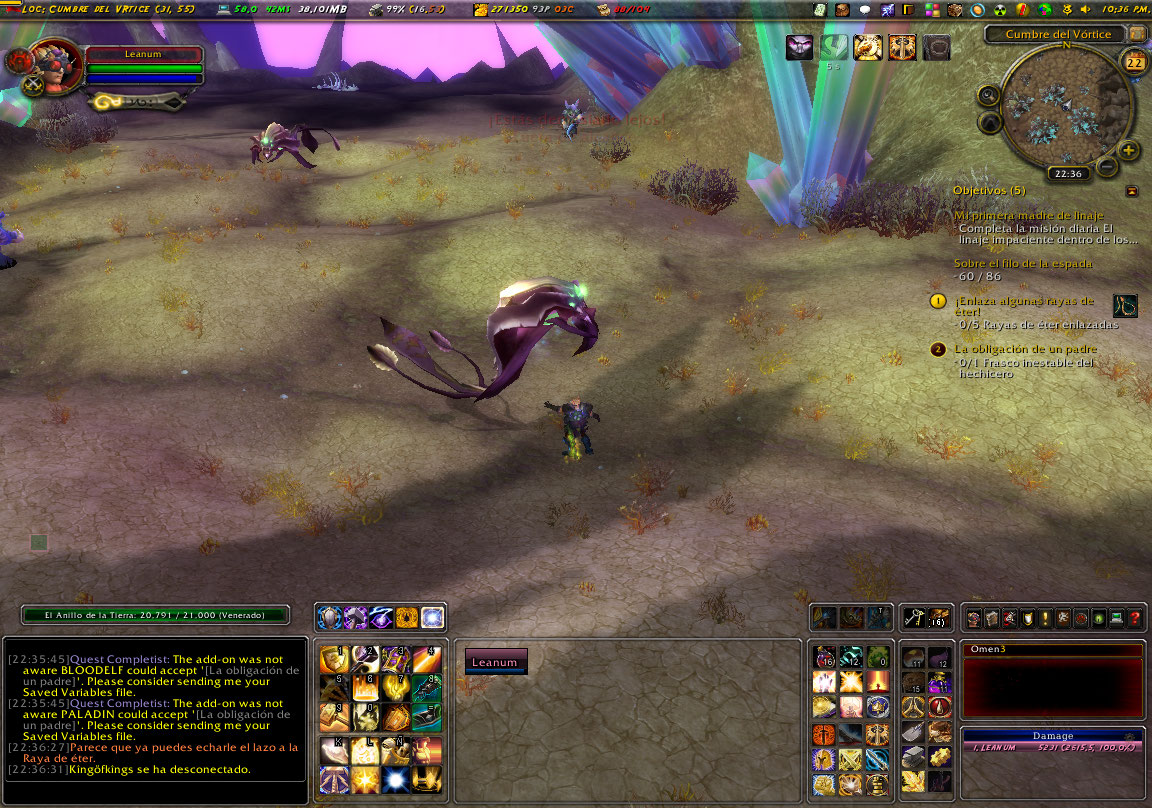Open the yellow exclamation quest log button
The height and width of the screenshot is (808, 1152).
[1045, 618]
